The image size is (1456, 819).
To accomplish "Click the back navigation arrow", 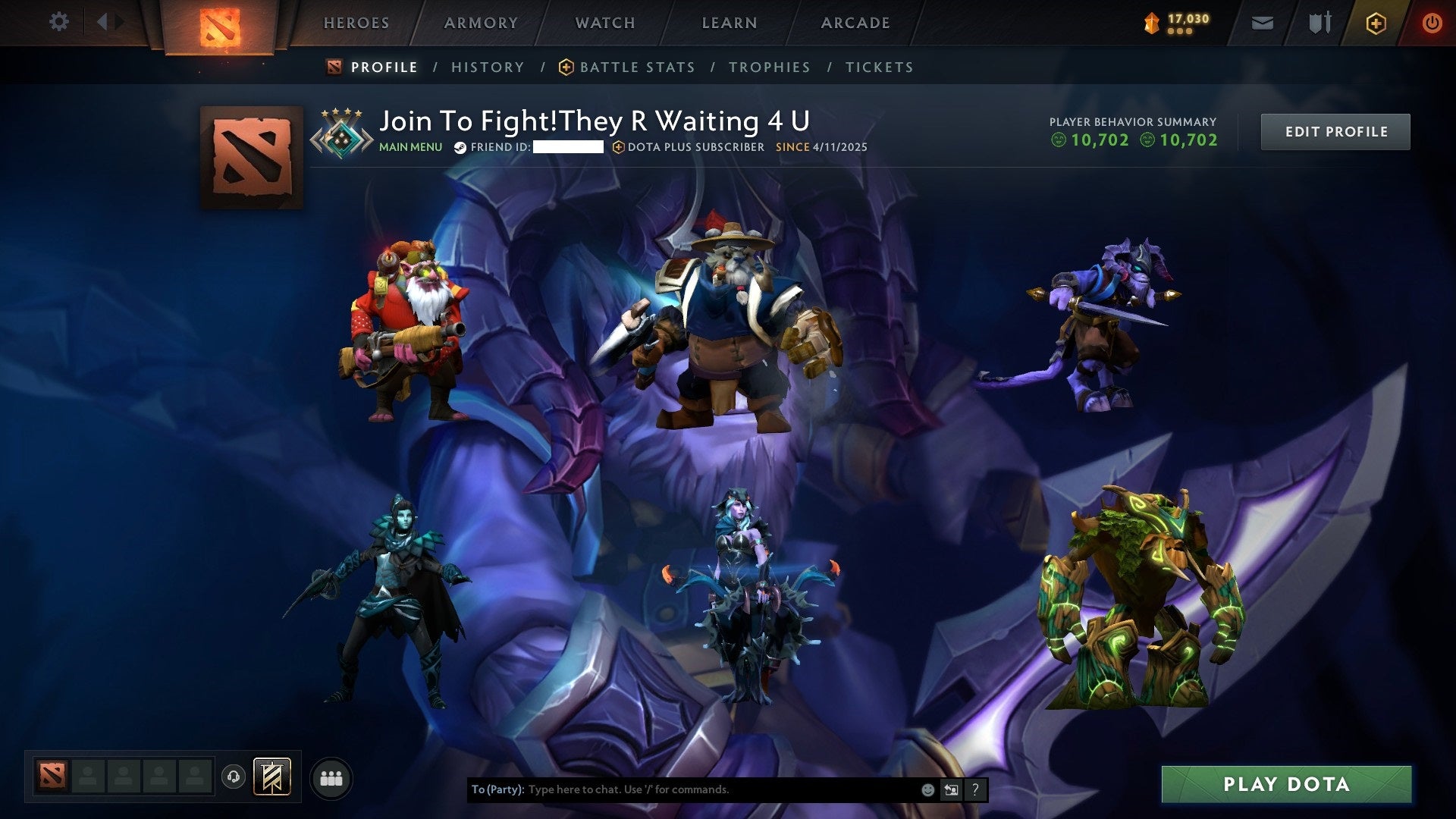I will tap(104, 22).
